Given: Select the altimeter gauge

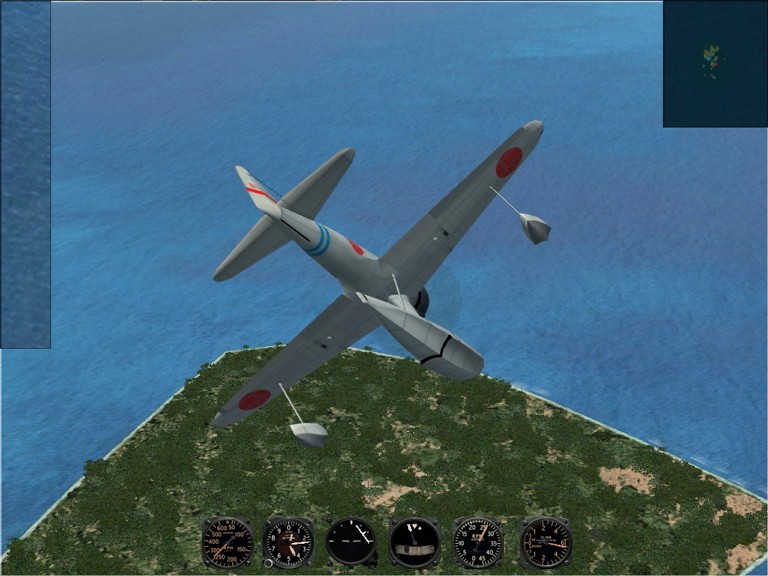Looking at the screenshot, I should (x=288, y=542).
